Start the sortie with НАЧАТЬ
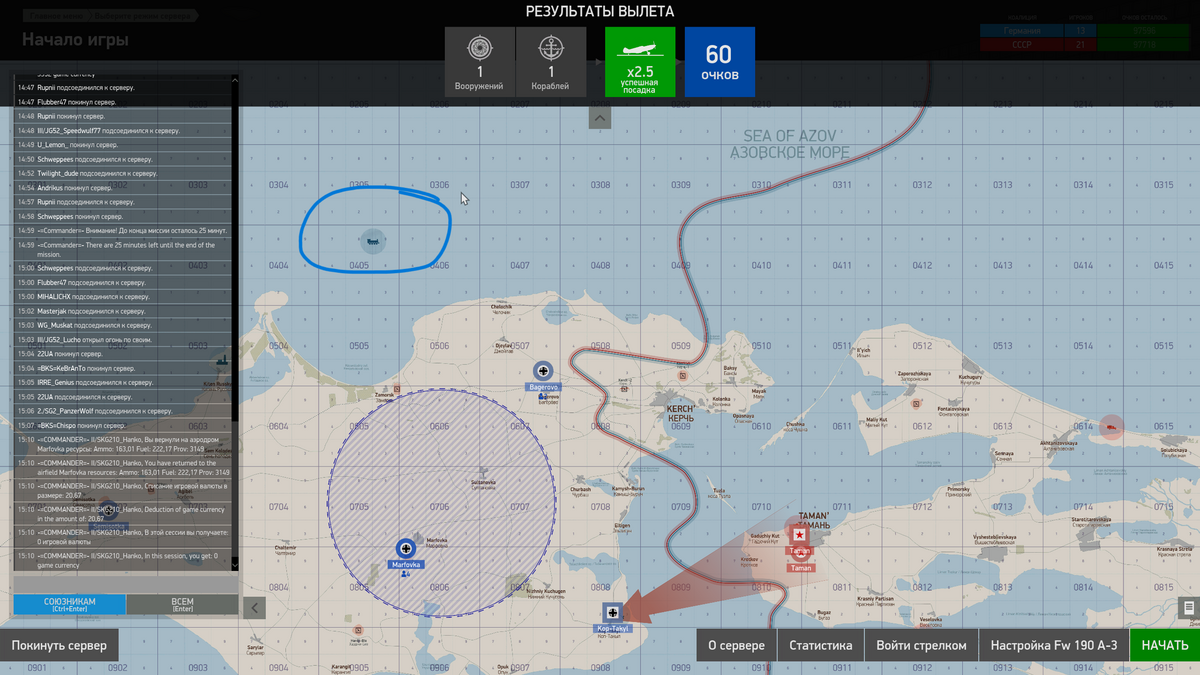 (x=1164, y=645)
